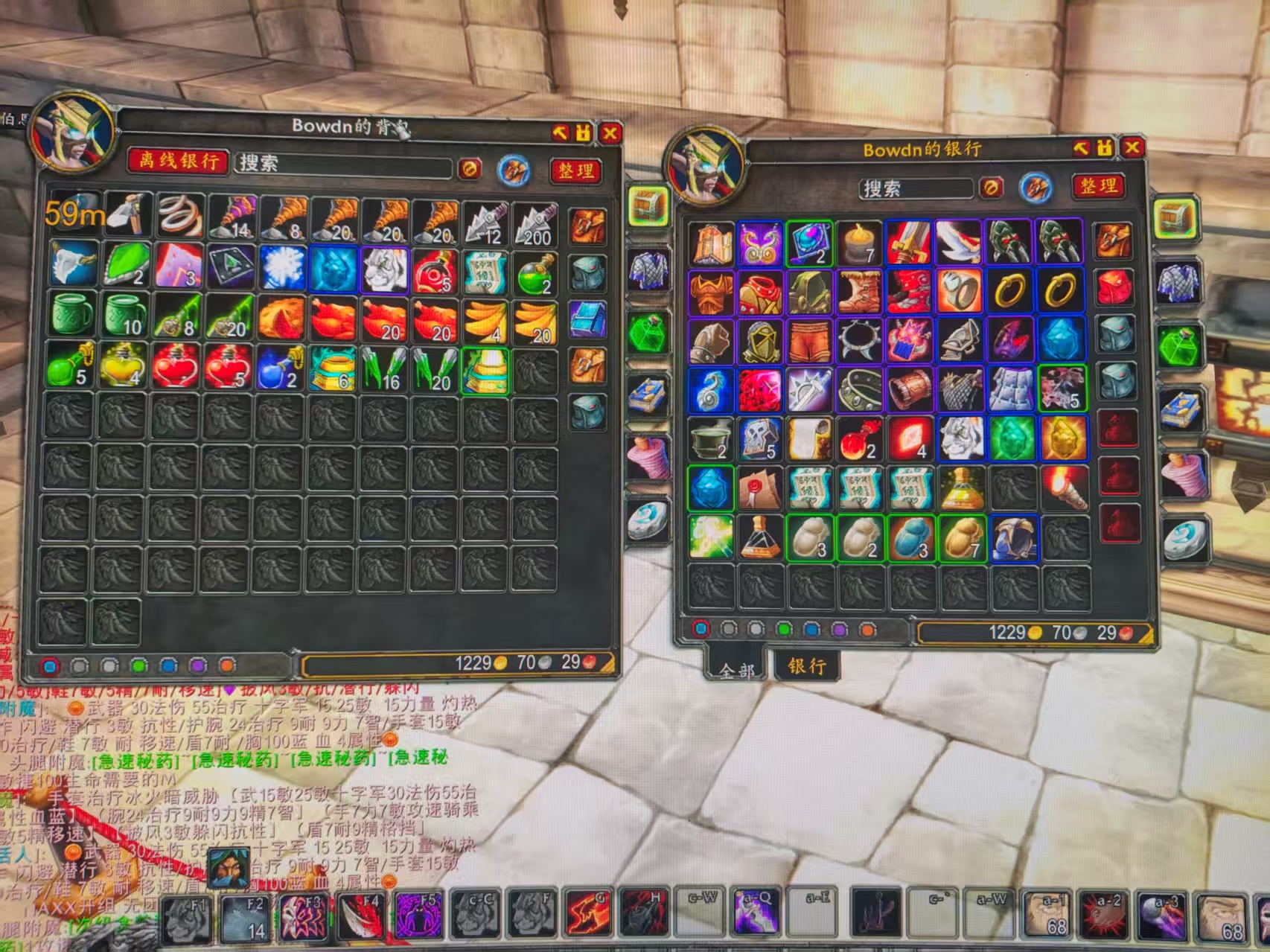The image size is (1270, 952).
Task: Sort the bank with its 整理 button
Action: click(1098, 185)
